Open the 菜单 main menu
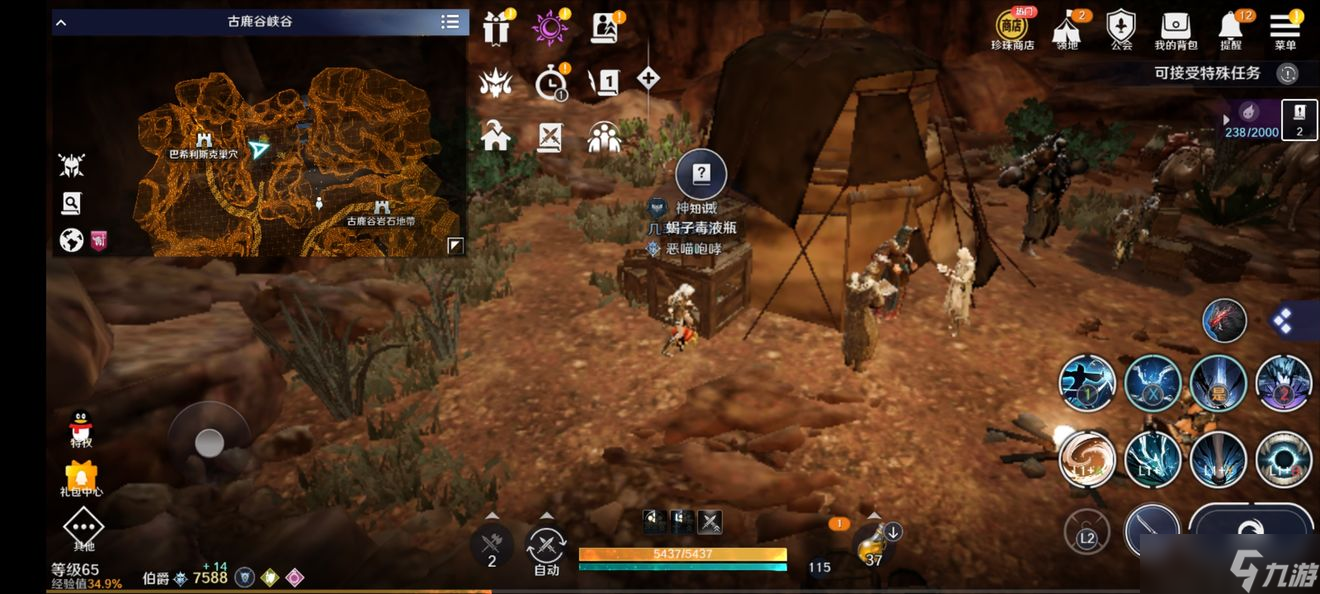 click(1285, 28)
